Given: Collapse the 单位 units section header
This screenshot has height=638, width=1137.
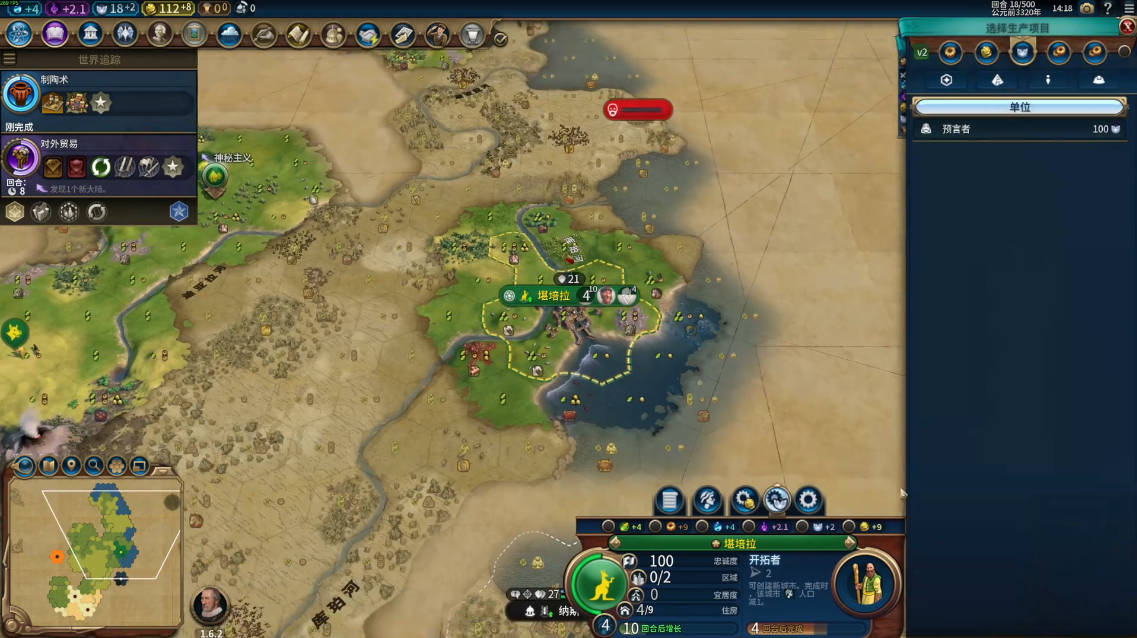Looking at the screenshot, I should [x=1018, y=107].
